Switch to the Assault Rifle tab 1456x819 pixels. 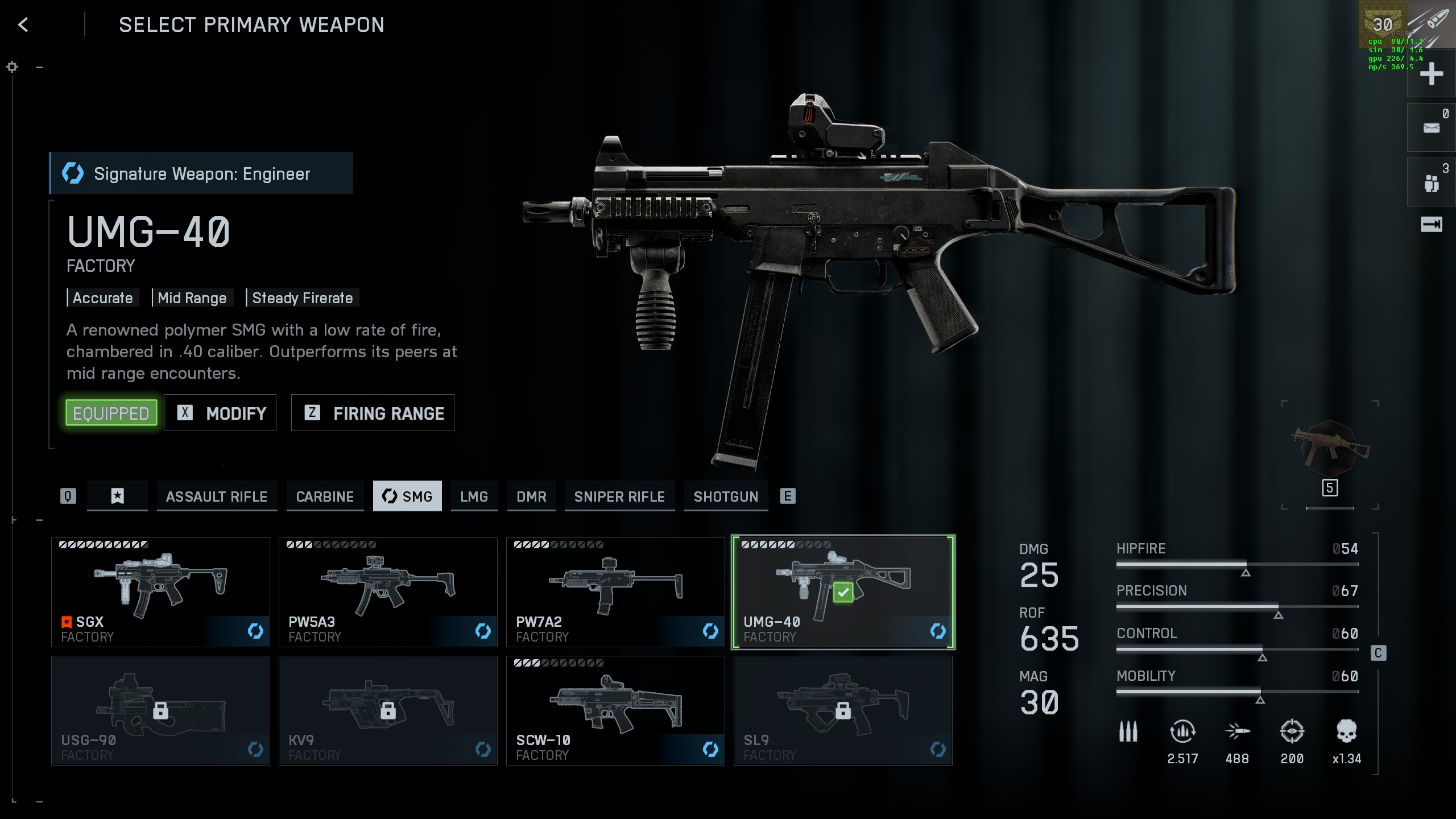tap(217, 497)
